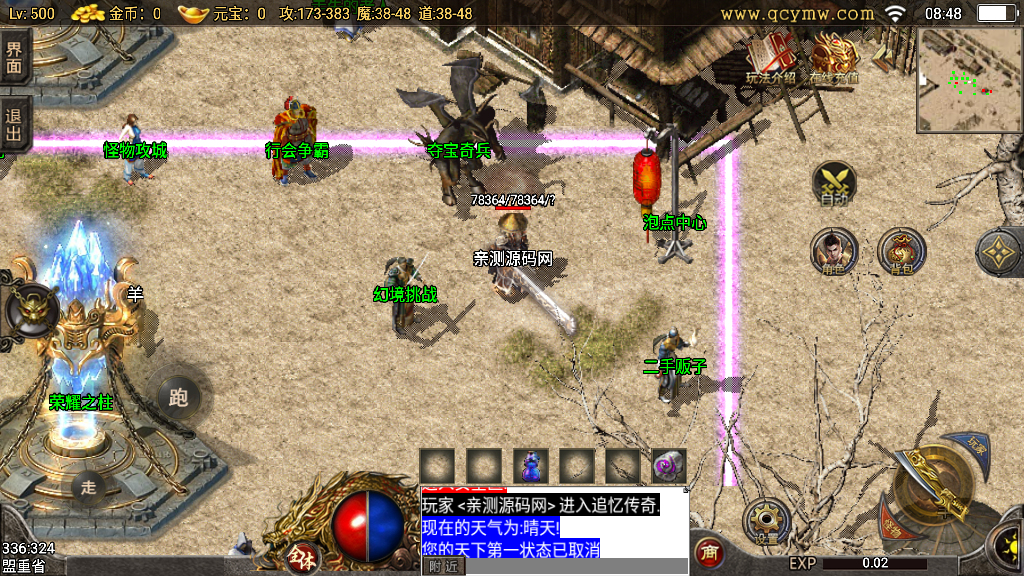This screenshot has height=576, width=1024.
Task: Toggle 自动 auto-combat crossed swords
Action: pyautogui.click(x=834, y=184)
